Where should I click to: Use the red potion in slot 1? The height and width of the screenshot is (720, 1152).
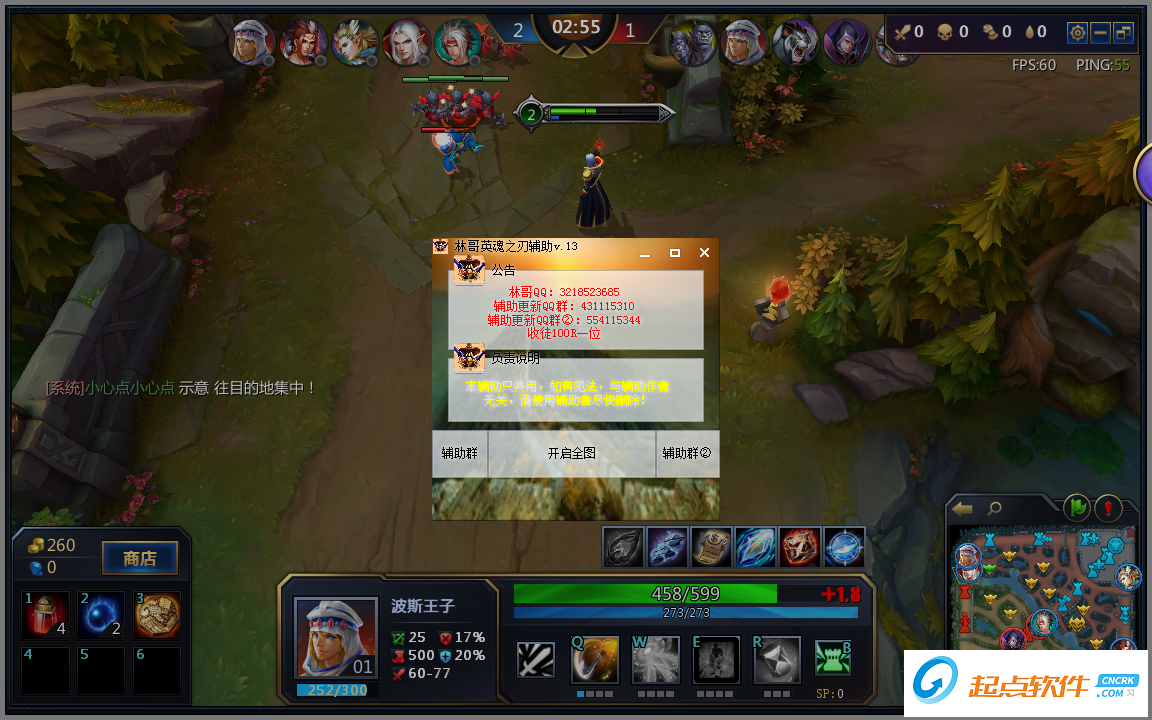pyautogui.click(x=46, y=615)
